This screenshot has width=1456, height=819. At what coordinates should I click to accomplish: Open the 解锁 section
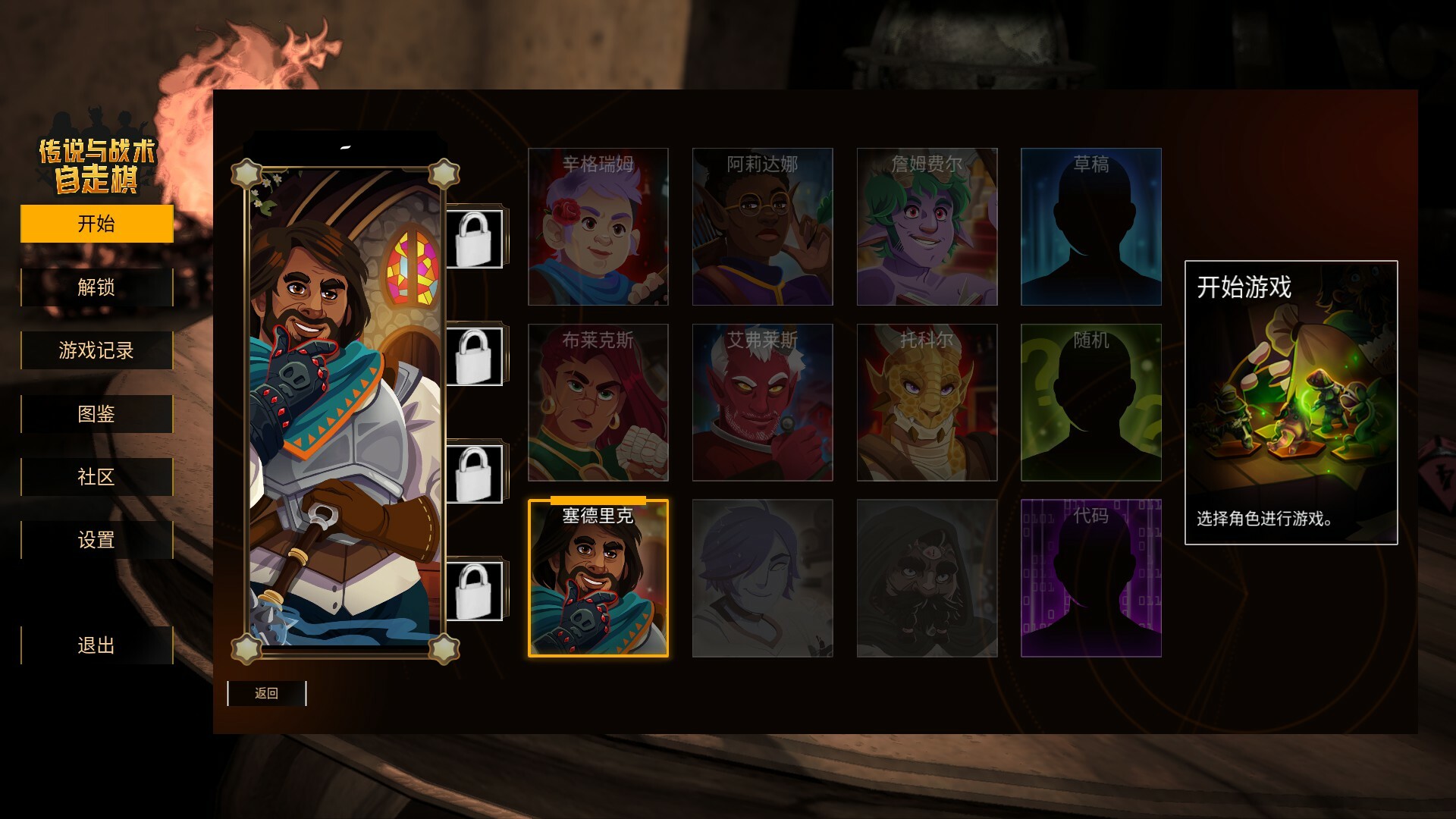(x=96, y=287)
